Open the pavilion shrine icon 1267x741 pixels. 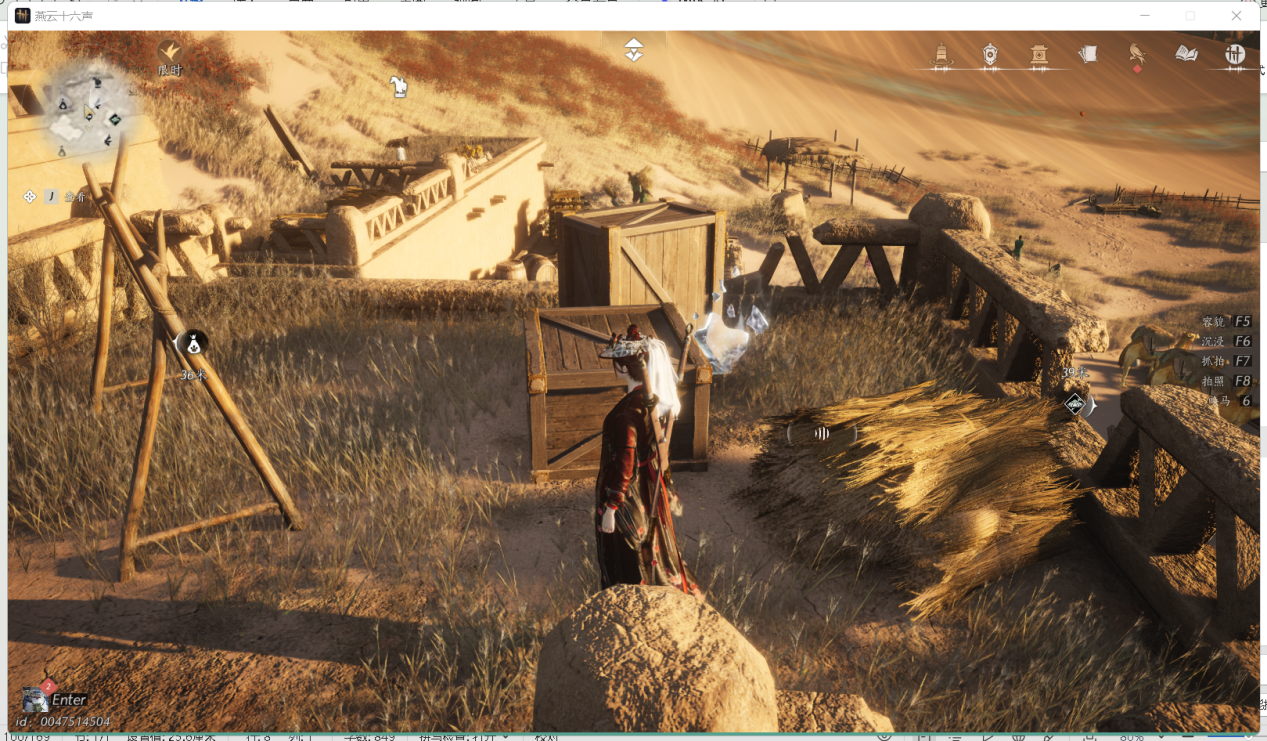coord(1039,55)
